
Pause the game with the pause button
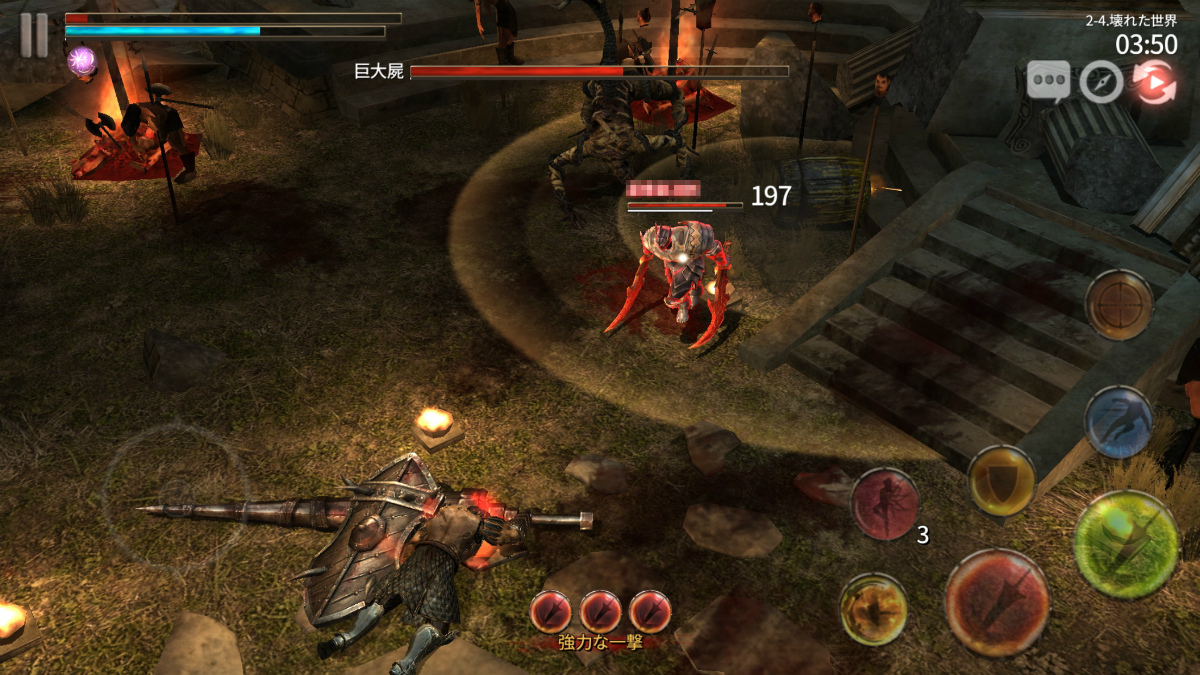(34, 35)
